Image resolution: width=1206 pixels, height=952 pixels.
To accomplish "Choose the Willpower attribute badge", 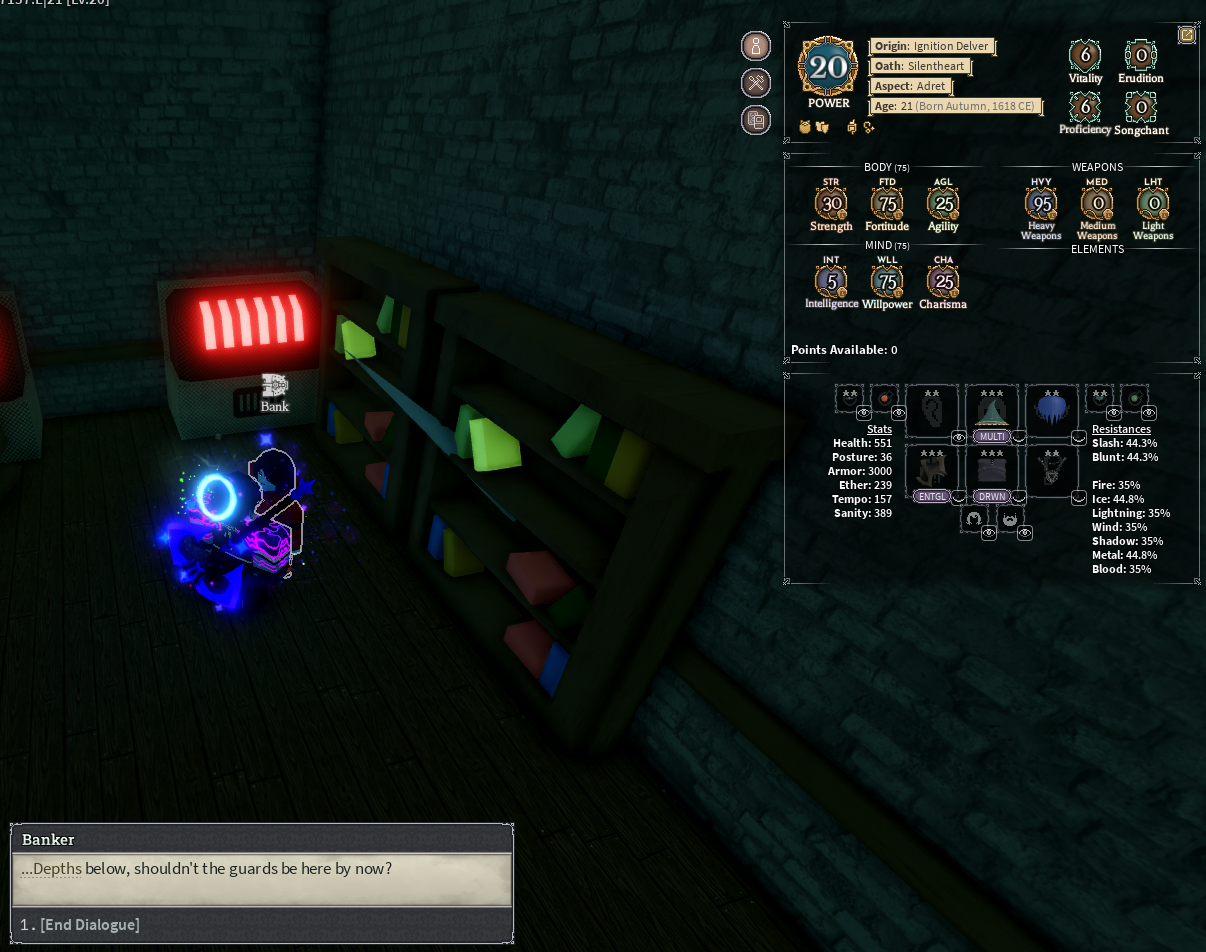I will pyautogui.click(x=887, y=282).
